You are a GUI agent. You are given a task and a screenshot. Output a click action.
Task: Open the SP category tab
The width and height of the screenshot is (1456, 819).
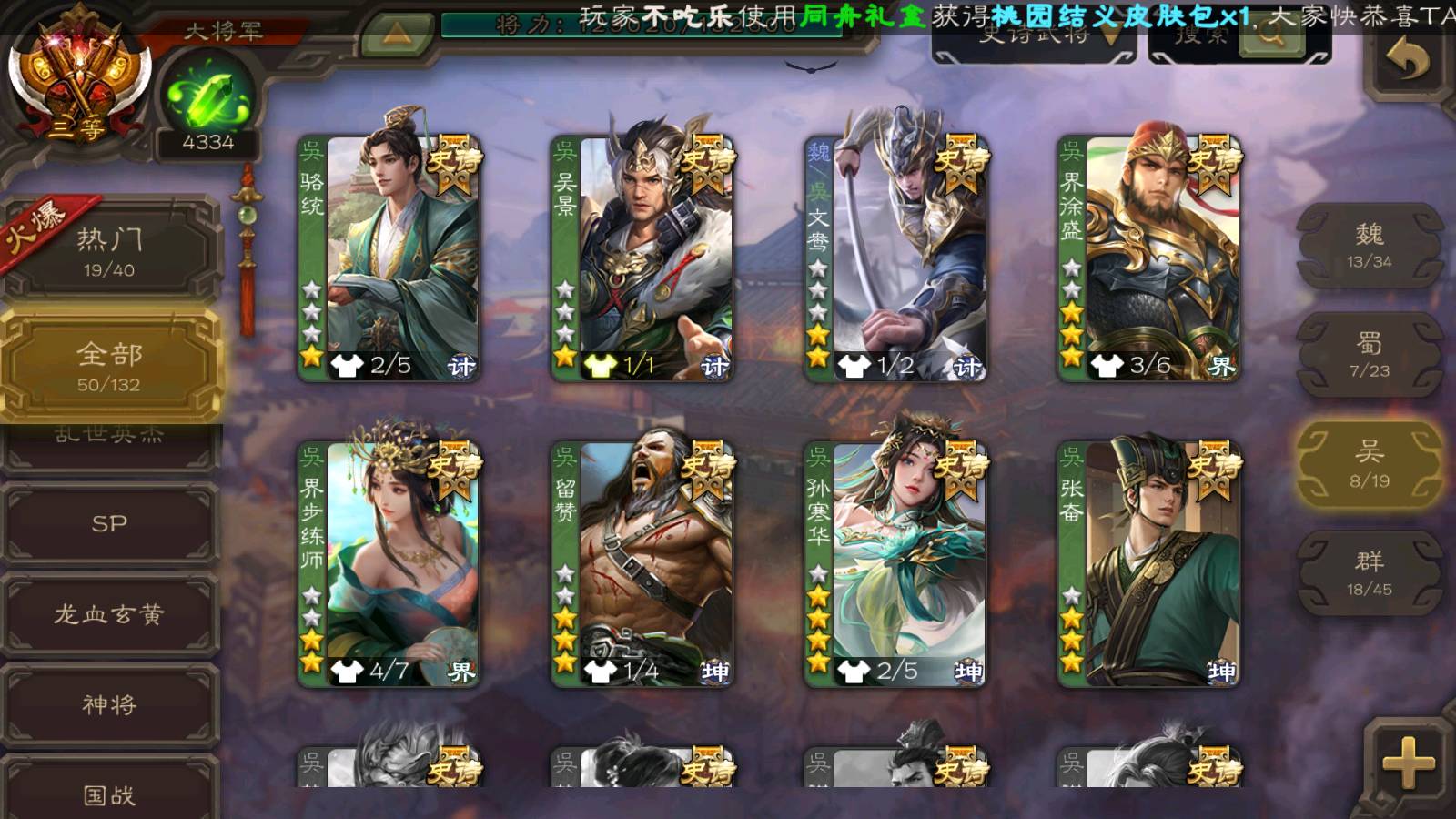point(109,523)
